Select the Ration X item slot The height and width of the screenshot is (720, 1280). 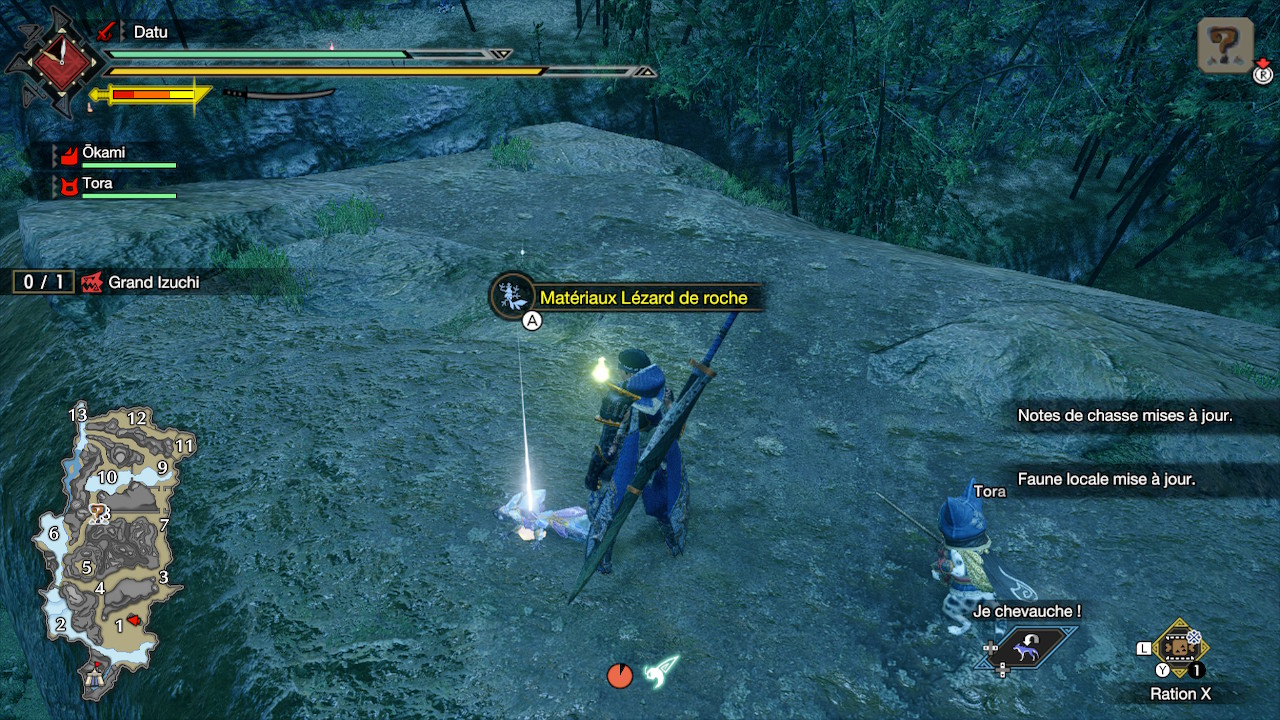[1180, 647]
